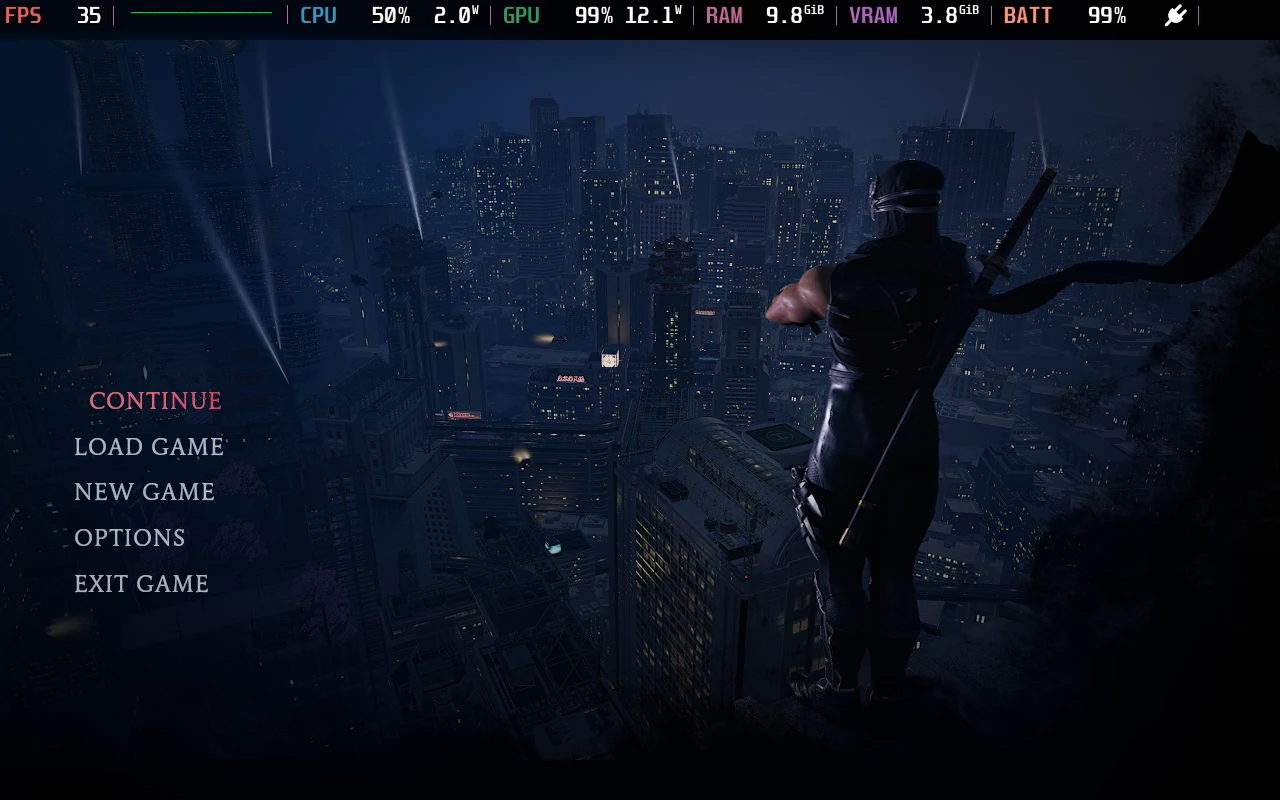Open the OPTIONS menu entry
The height and width of the screenshot is (800, 1280).
click(x=129, y=538)
